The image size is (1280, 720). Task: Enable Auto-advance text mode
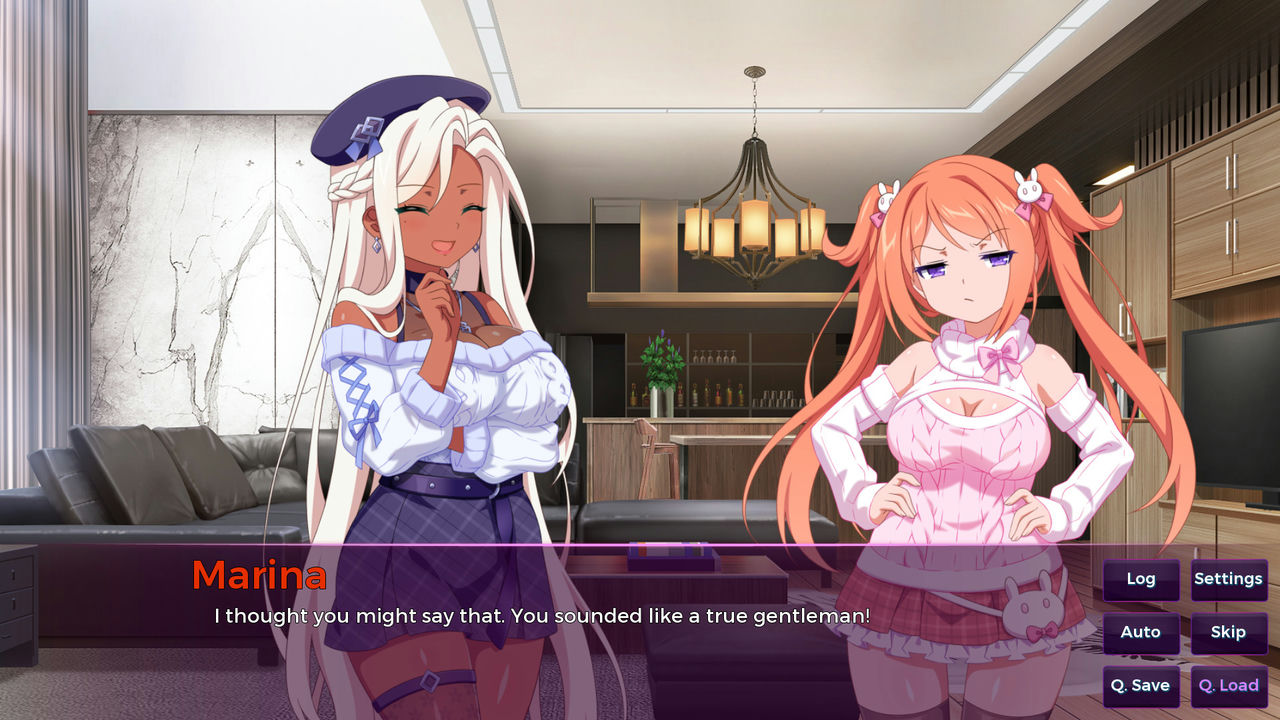[x=1140, y=632]
